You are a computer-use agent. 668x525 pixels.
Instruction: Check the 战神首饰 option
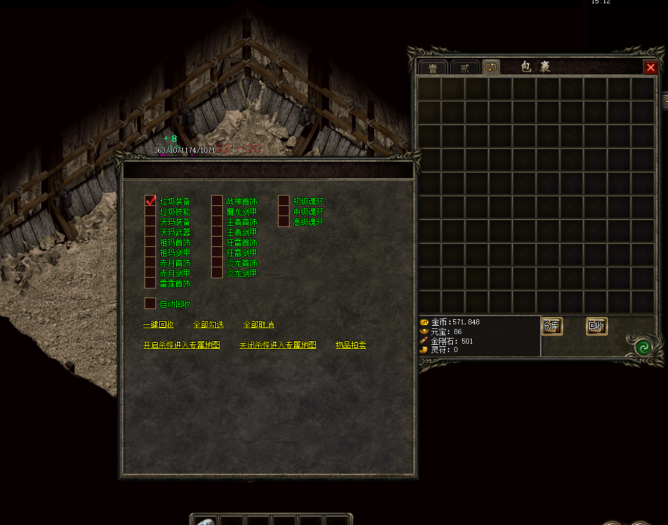[217, 201]
